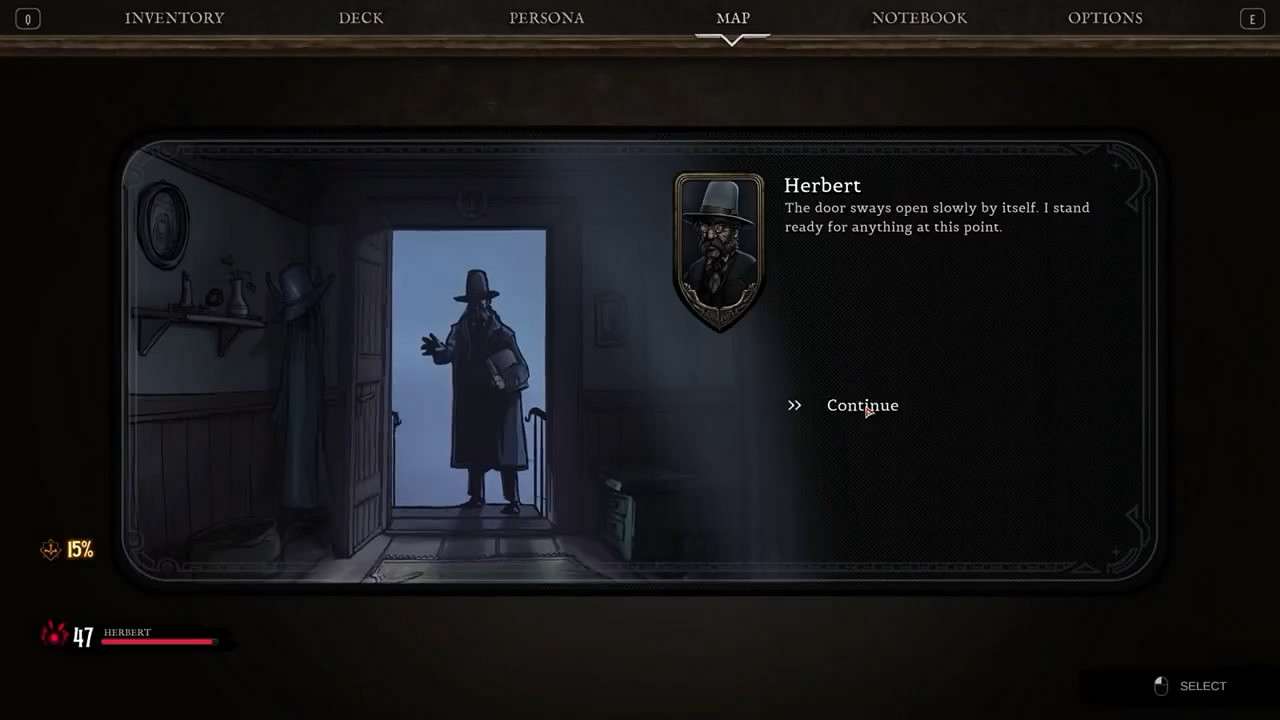Click the mouse SELECT icon
1280x720 pixels.
(1161, 686)
